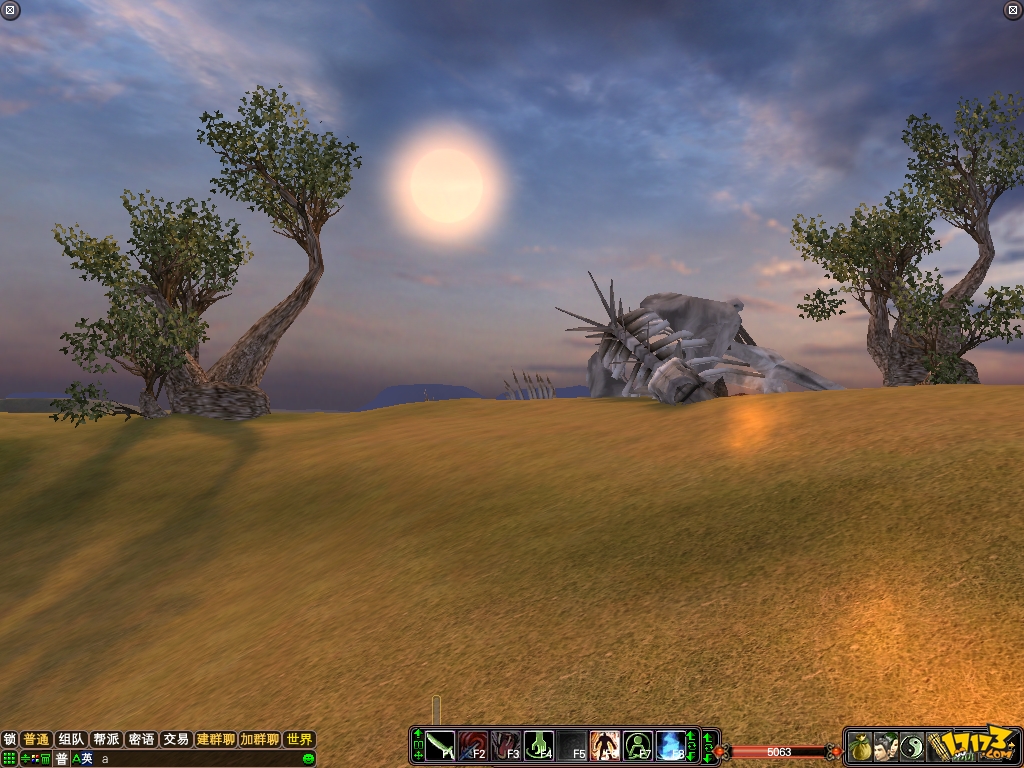The width and height of the screenshot is (1024, 768).
Task: Switch to the 普通 chat channel
Action: pos(37,740)
